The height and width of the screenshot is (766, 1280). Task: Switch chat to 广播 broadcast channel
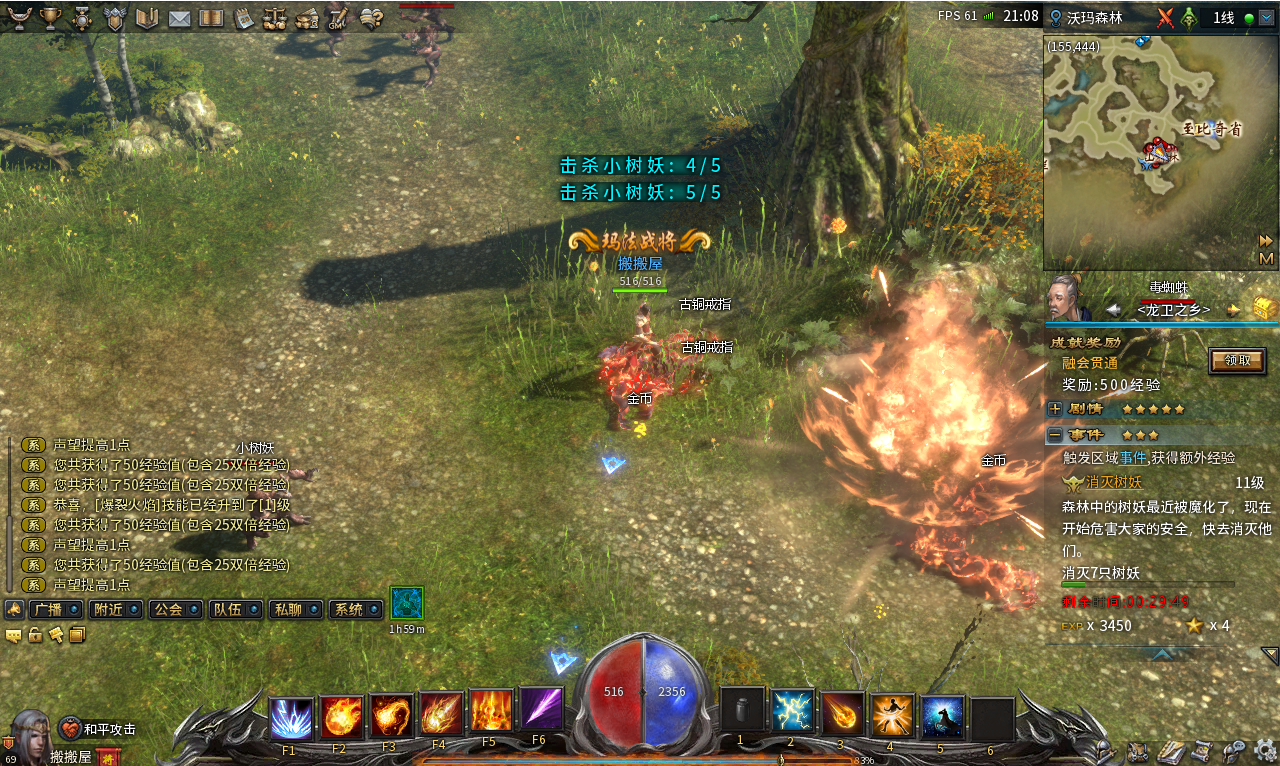pyautogui.click(x=55, y=609)
